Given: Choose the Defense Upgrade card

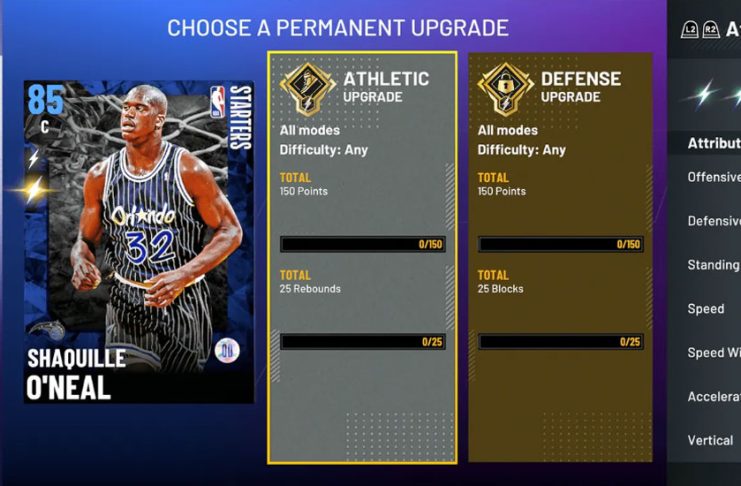Looking at the screenshot, I should [560, 257].
